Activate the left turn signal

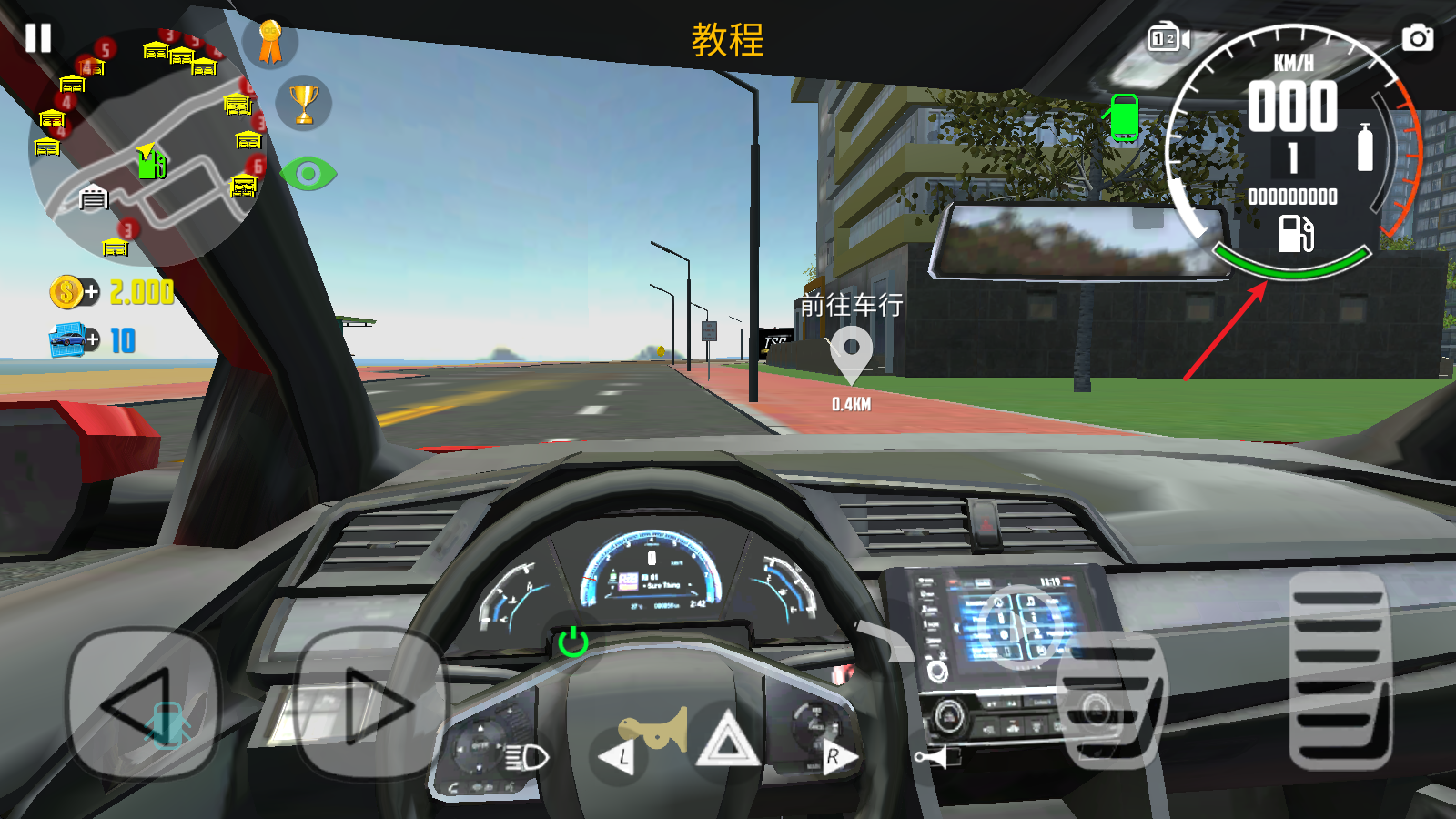coord(619,756)
